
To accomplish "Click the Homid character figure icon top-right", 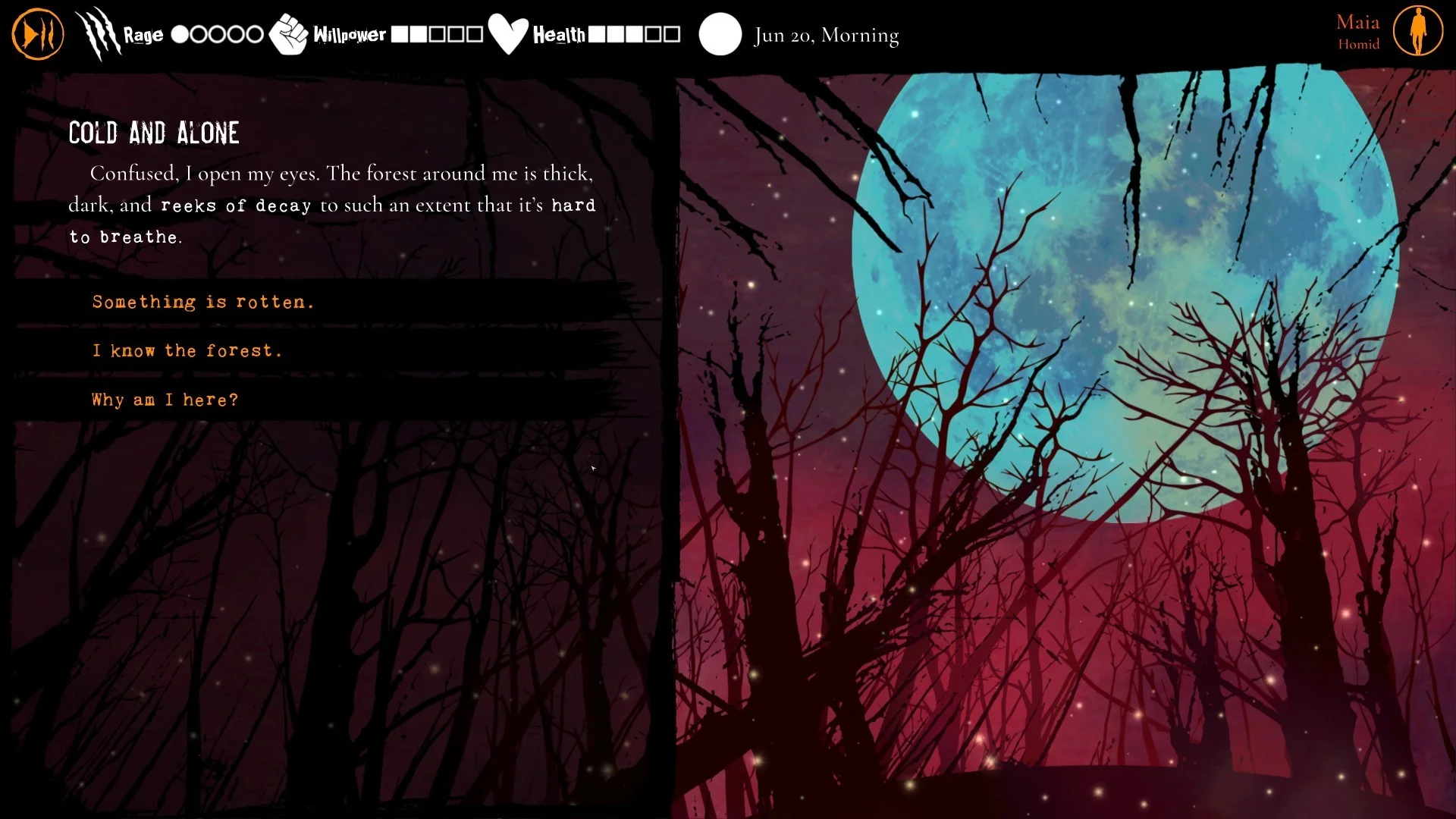I will click(1420, 32).
